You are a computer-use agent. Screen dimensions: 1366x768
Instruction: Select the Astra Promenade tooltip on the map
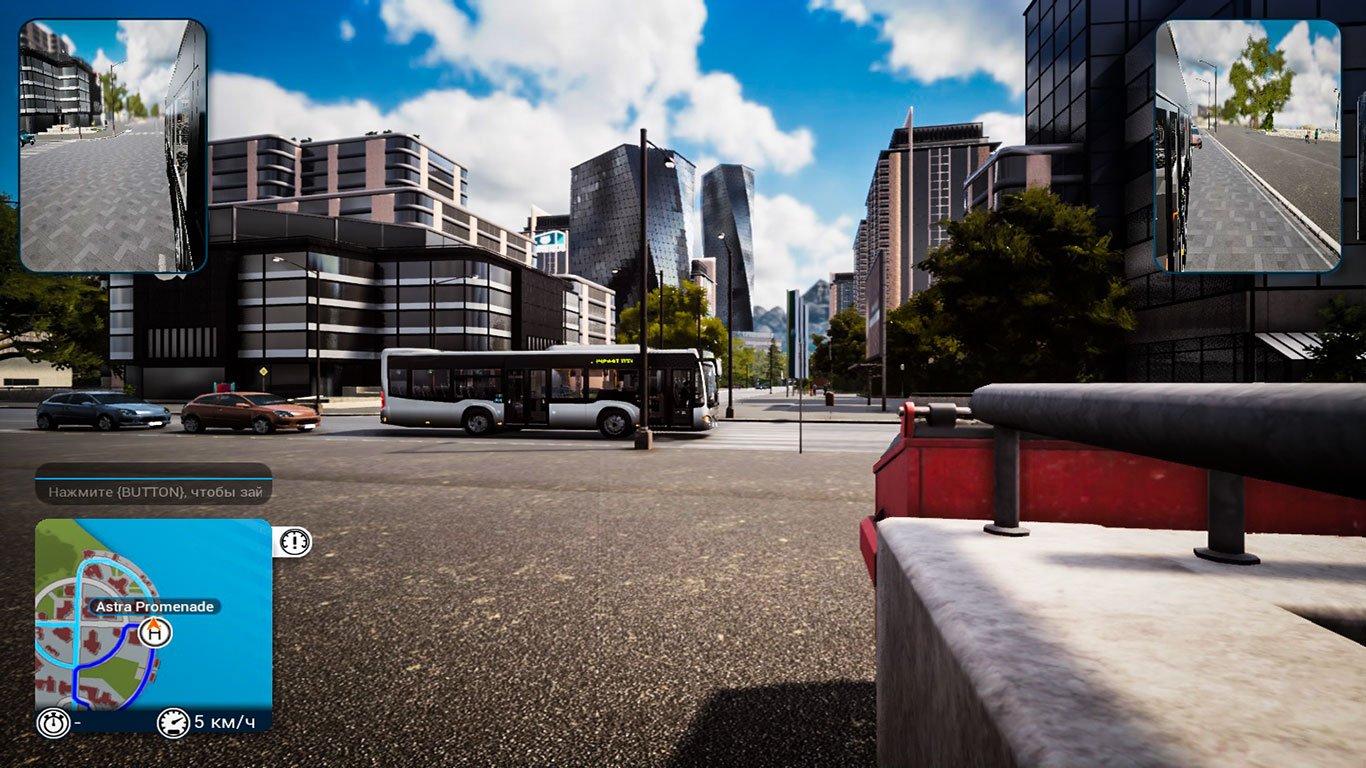(154, 606)
